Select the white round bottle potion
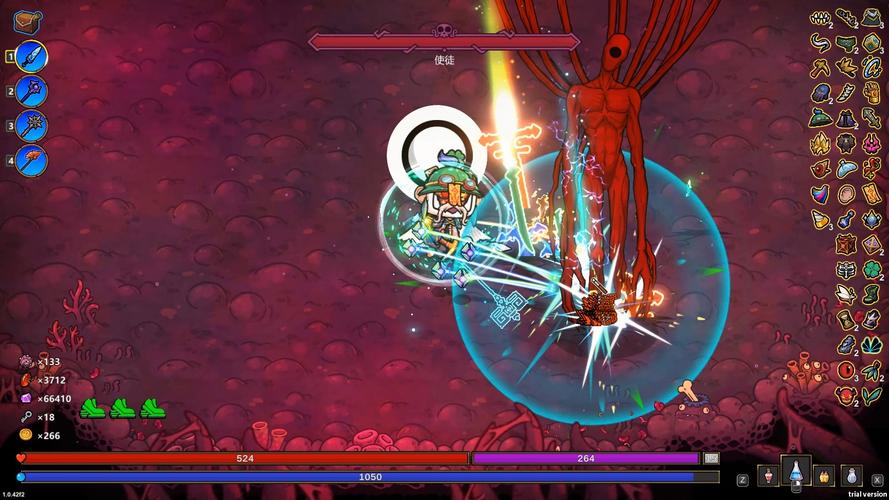The height and width of the screenshot is (500, 889). coord(851,475)
